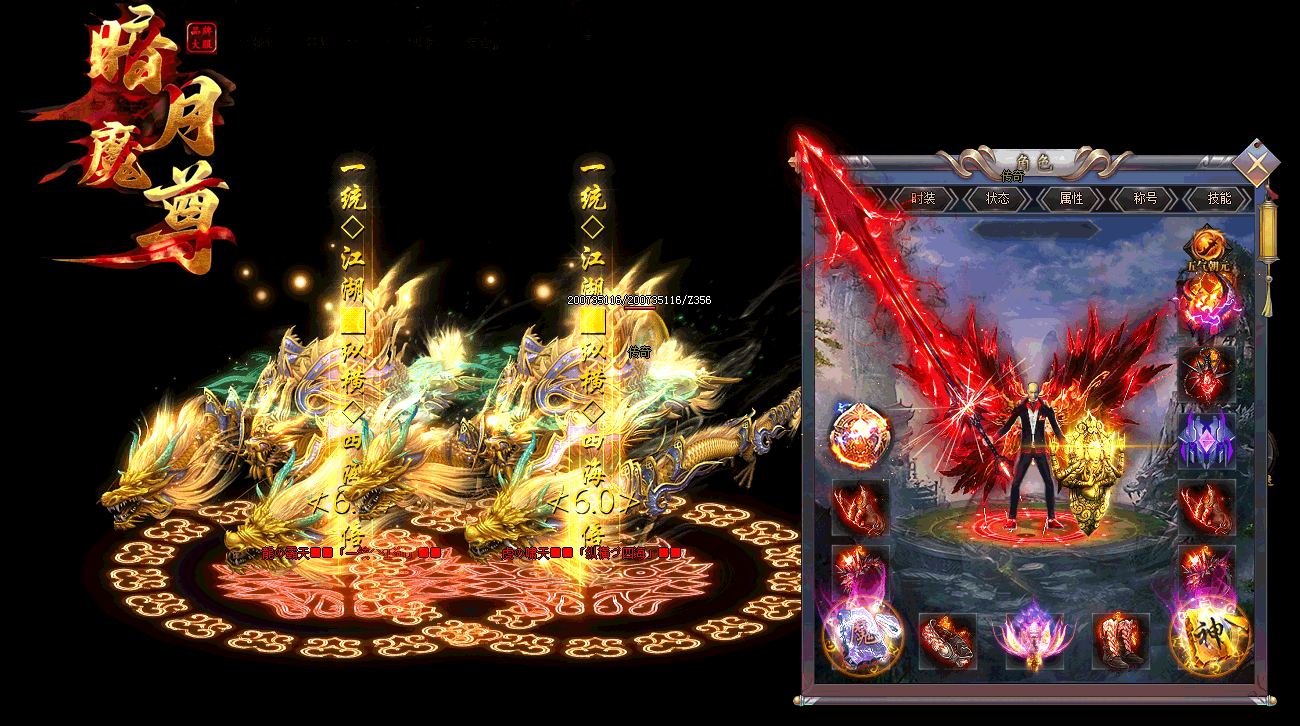The height and width of the screenshot is (726, 1300).
Task: Select the 称号 title tab
Action: pyautogui.click(x=1145, y=199)
